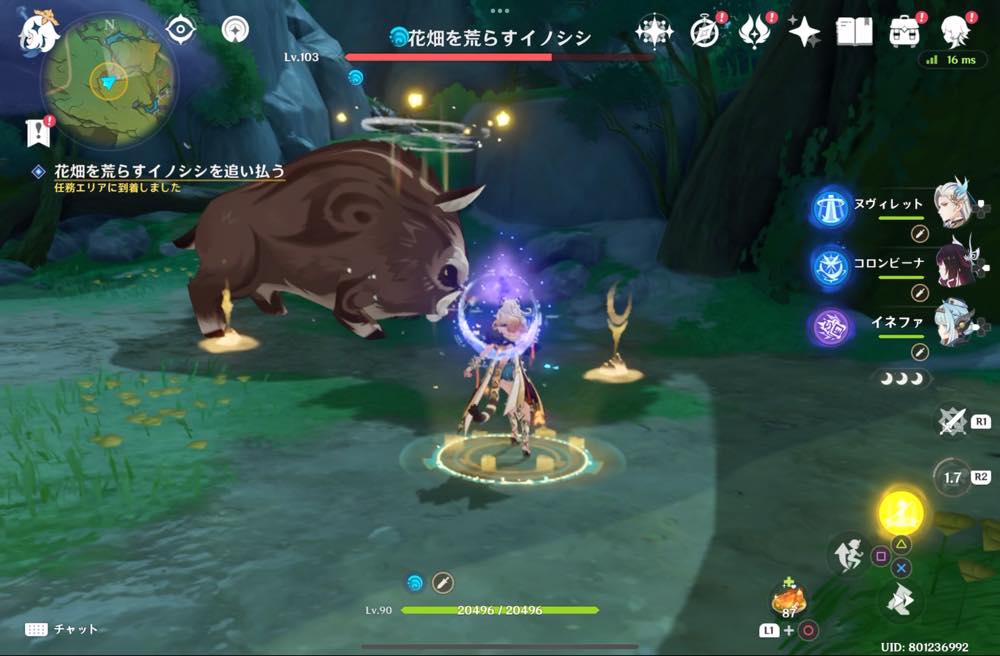
Task: Open the quest bookmark icon with alert
Action: coord(37,131)
